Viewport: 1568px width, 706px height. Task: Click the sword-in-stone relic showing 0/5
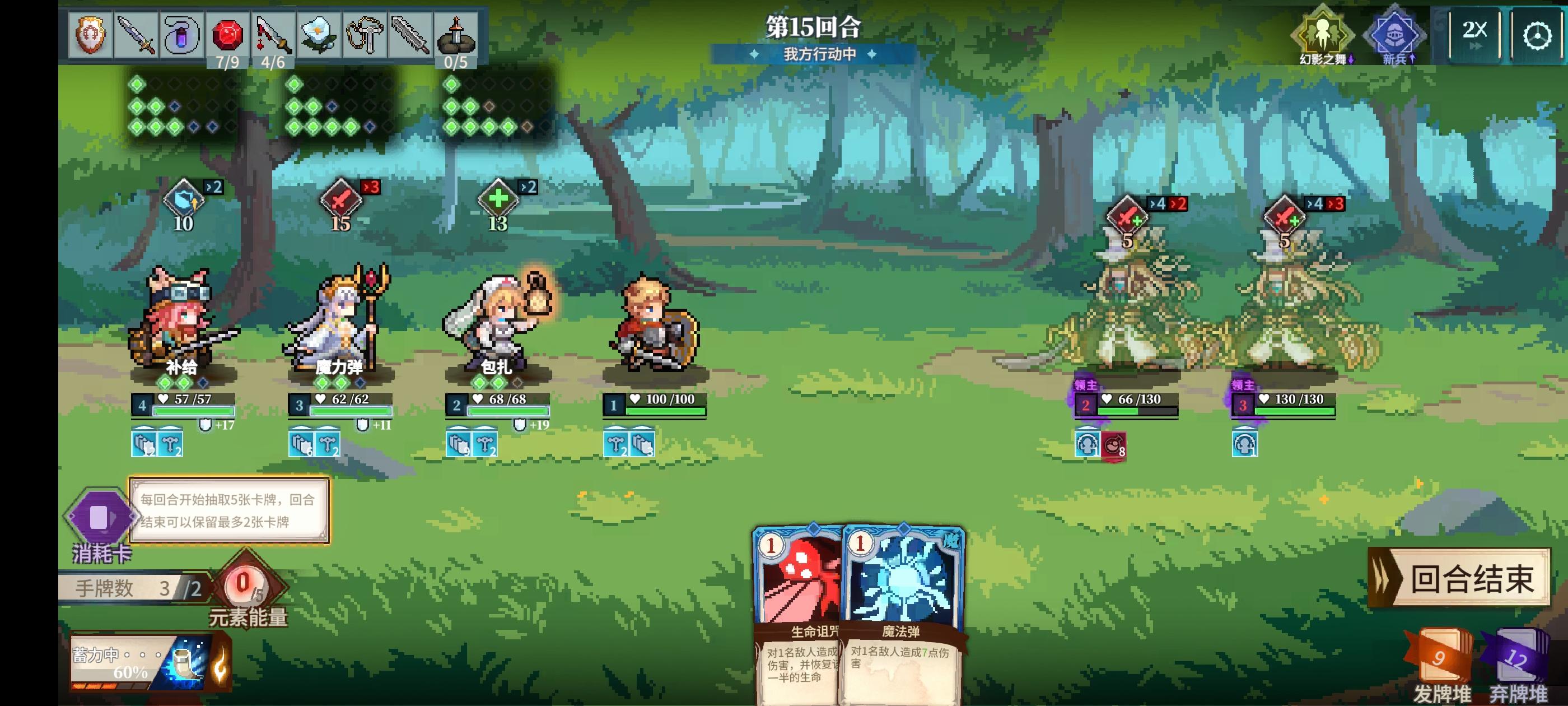click(x=455, y=34)
